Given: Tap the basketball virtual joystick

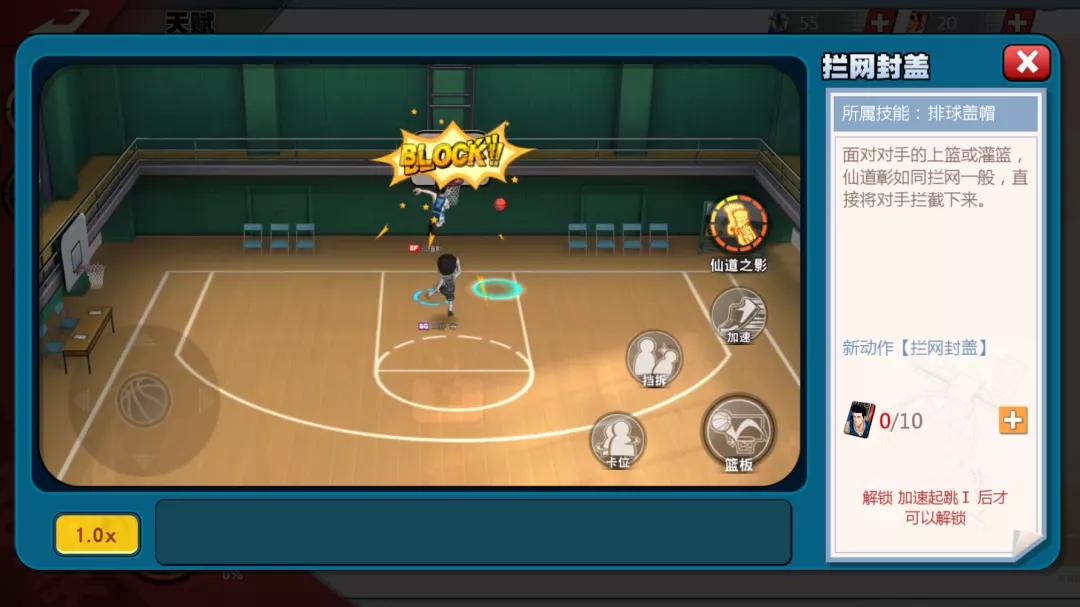Looking at the screenshot, I should [x=144, y=400].
